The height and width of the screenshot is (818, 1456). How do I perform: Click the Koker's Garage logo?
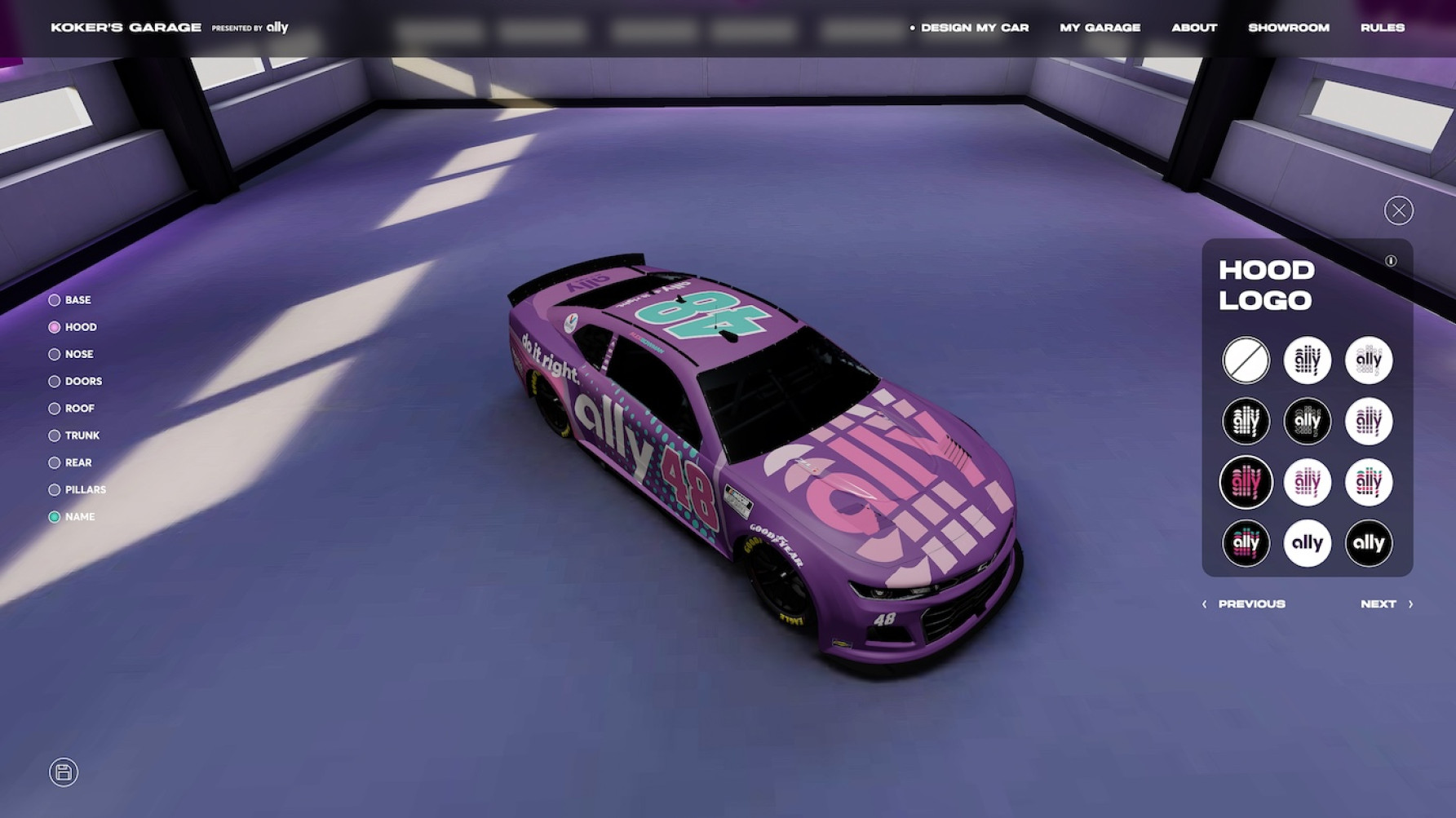pyautogui.click(x=126, y=28)
